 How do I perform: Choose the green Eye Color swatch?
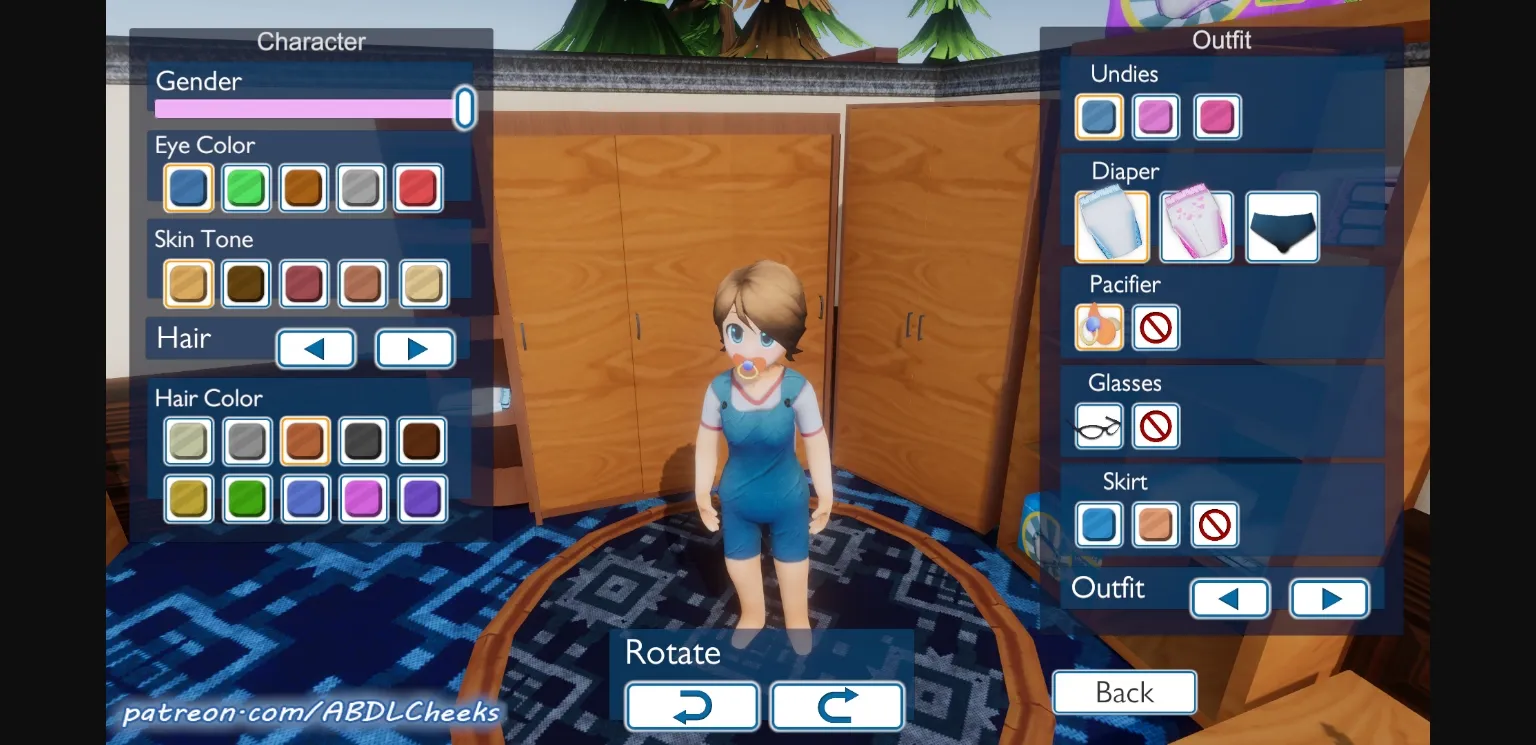click(246, 187)
